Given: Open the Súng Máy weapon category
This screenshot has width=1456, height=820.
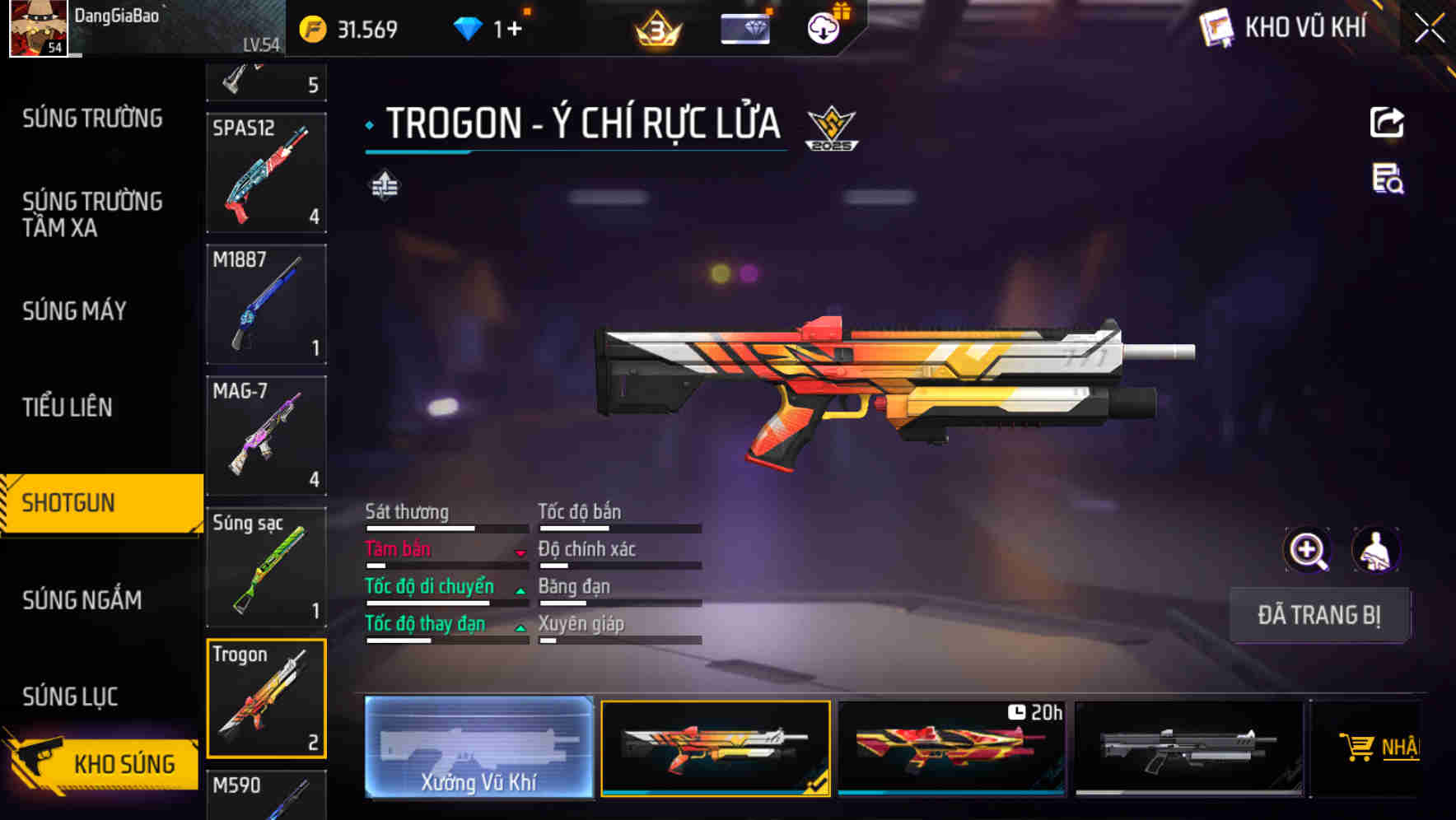Looking at the screenshot, I should (x=75, y=311).
